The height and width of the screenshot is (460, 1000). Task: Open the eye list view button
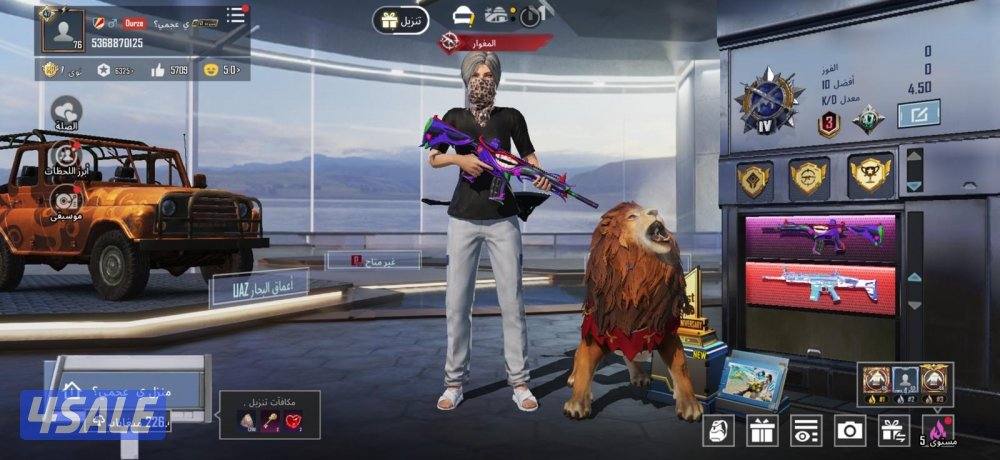[806, 431]
